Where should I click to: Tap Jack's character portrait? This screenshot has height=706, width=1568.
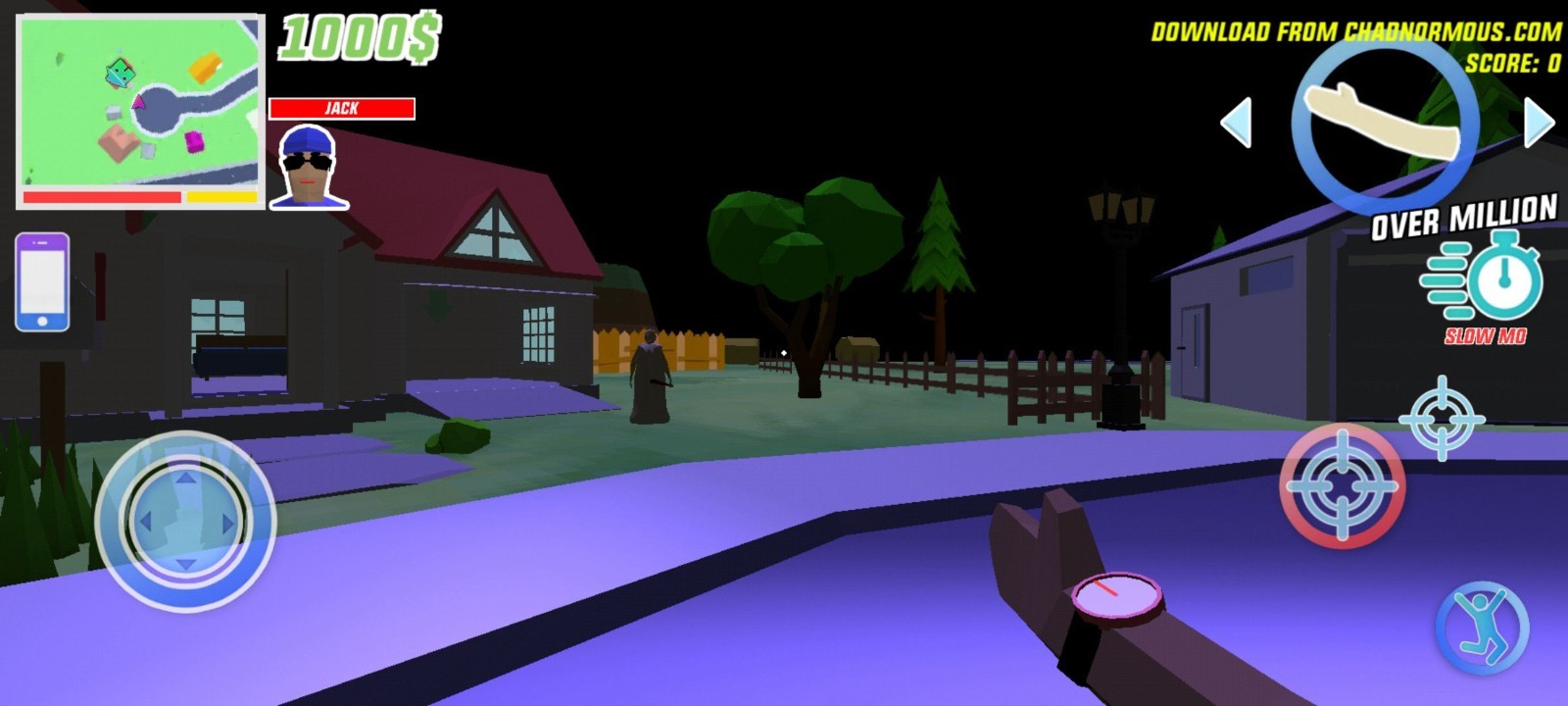pos(309,168)
